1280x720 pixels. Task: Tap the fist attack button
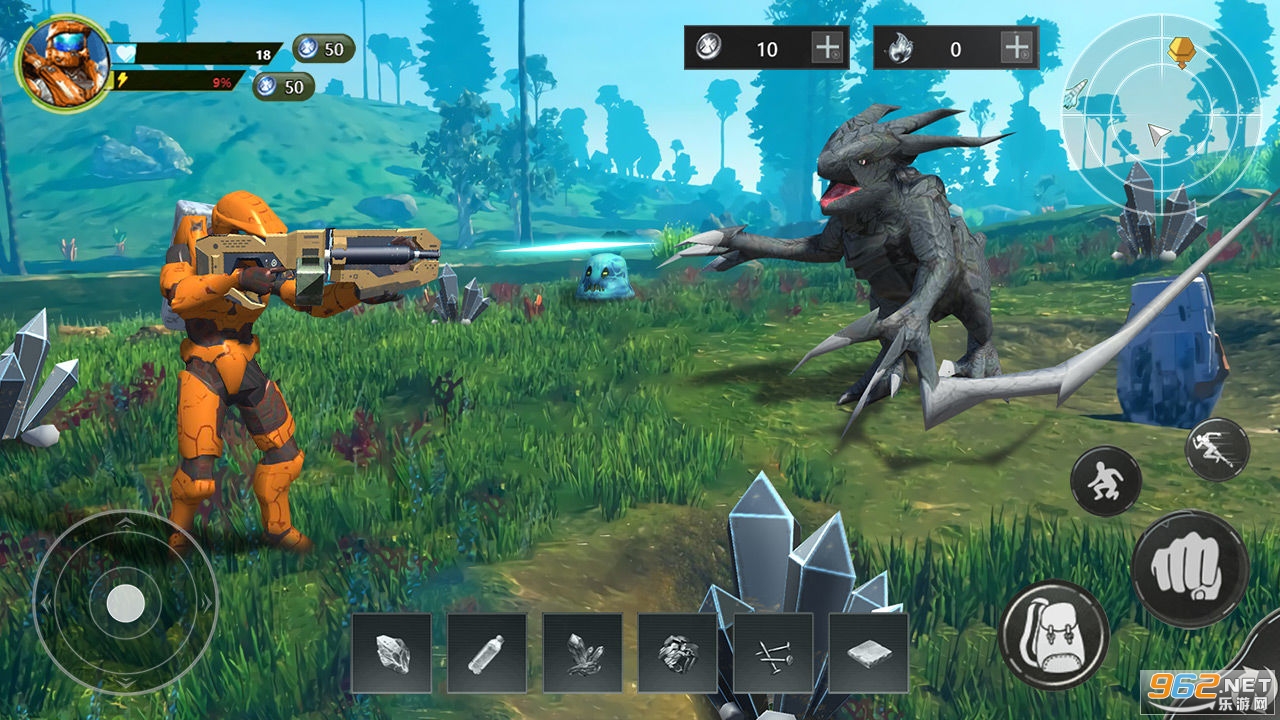1189,570
